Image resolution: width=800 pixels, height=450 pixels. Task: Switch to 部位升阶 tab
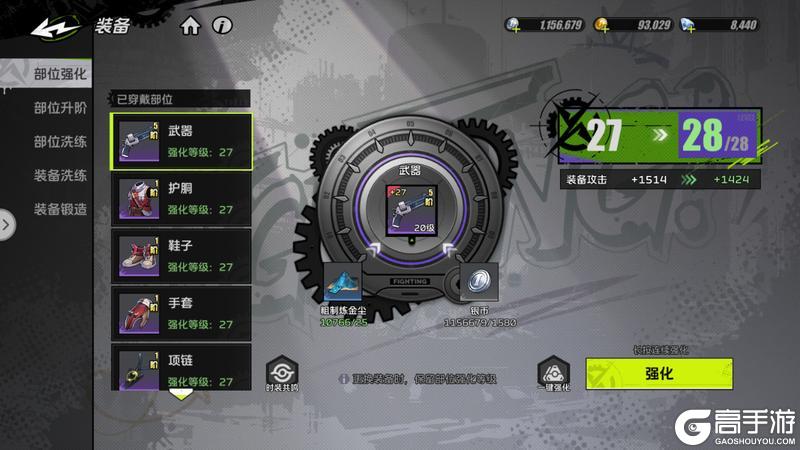point(60,107)
